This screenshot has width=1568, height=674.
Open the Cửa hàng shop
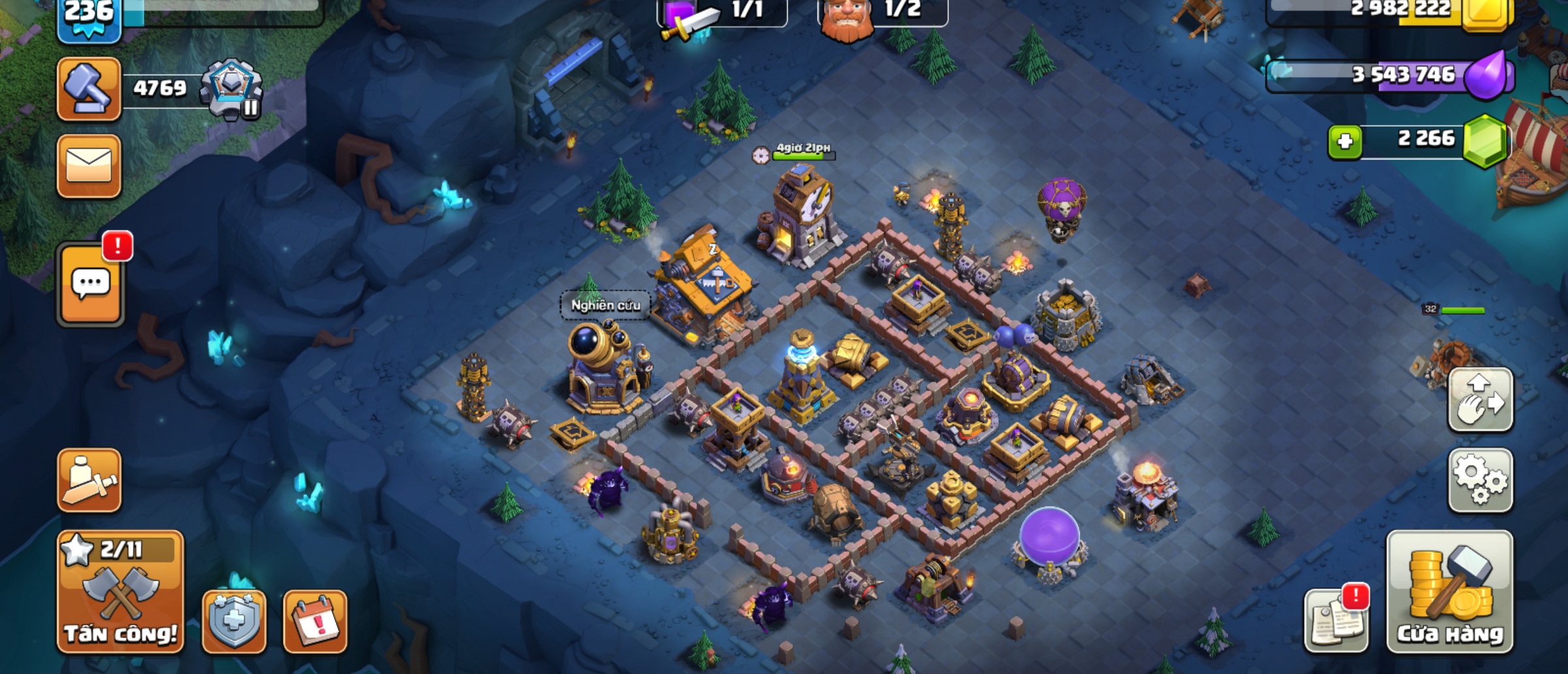coord(1449,591)
